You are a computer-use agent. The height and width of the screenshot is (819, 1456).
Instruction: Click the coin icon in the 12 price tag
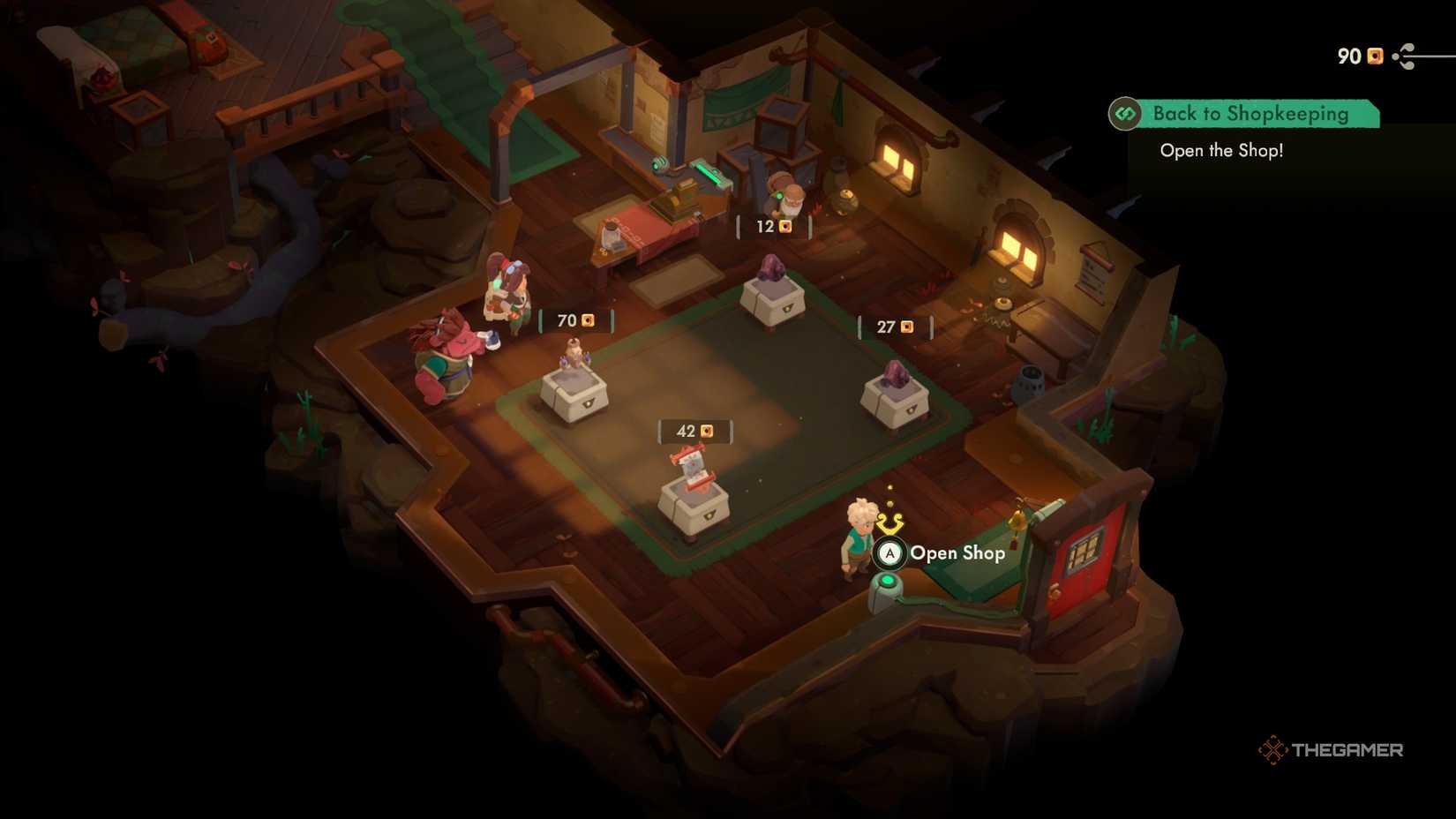784,226
